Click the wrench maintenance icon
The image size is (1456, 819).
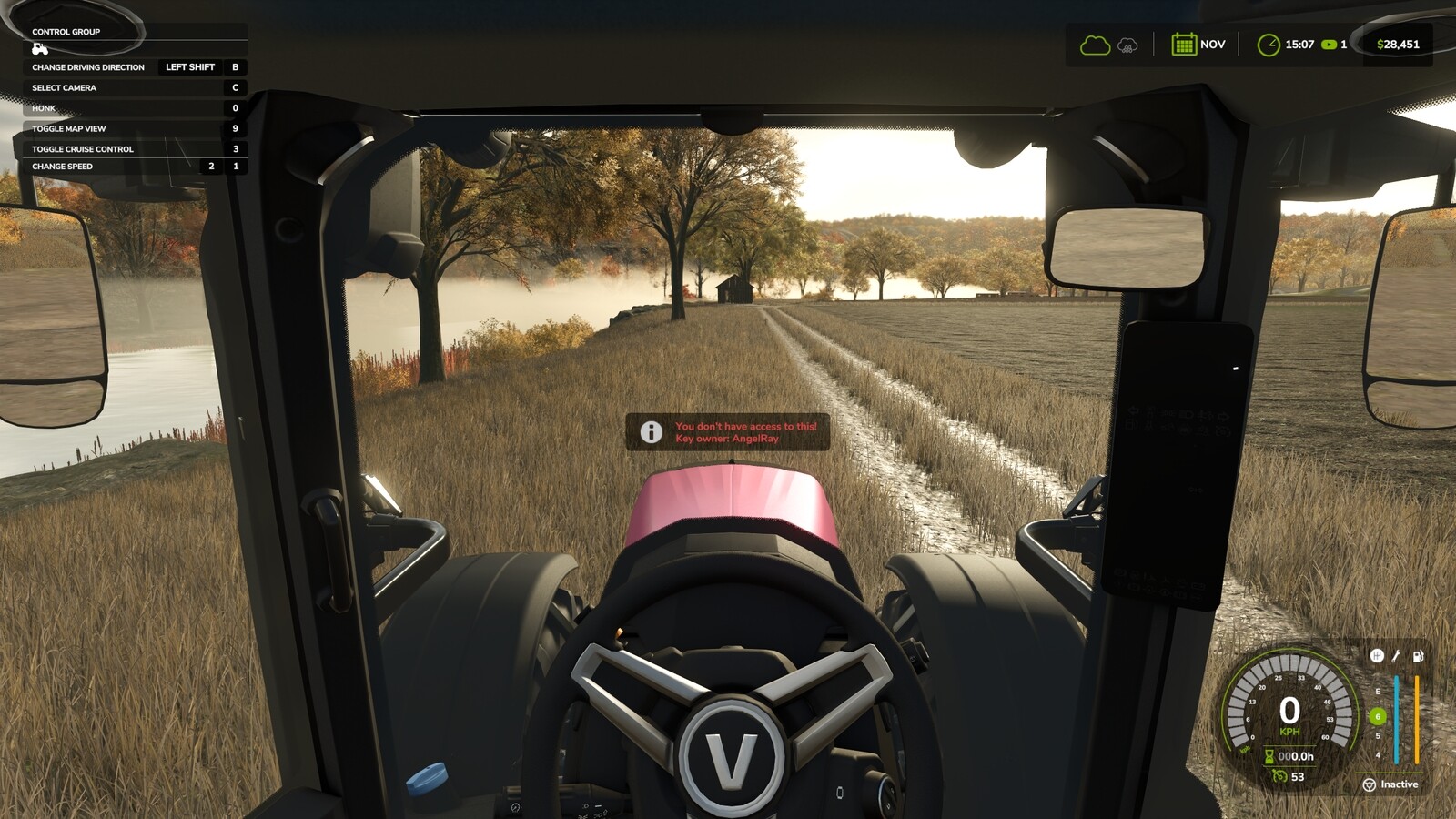pos(1395,656)
